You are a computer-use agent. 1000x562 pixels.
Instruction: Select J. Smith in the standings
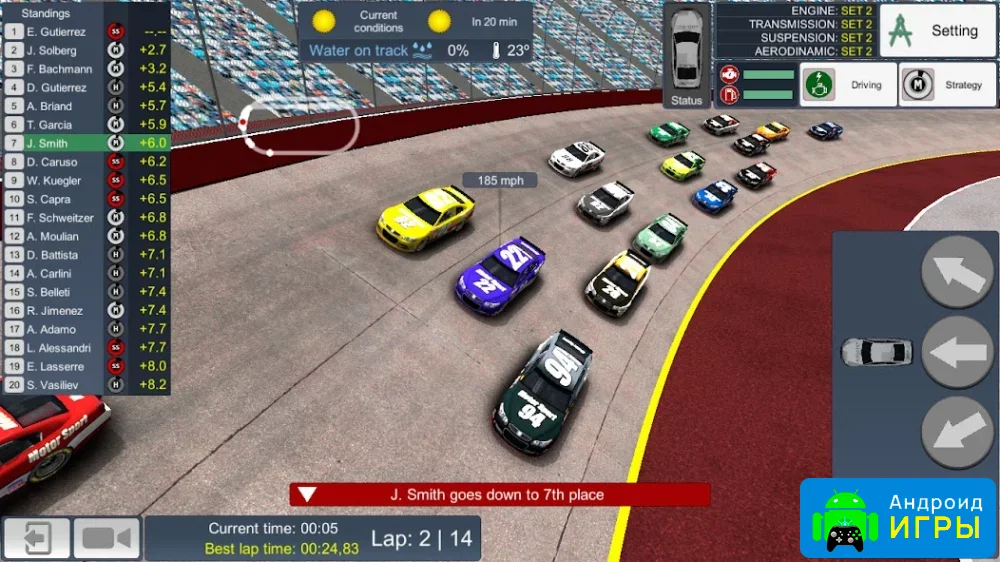tap(85, 143)
